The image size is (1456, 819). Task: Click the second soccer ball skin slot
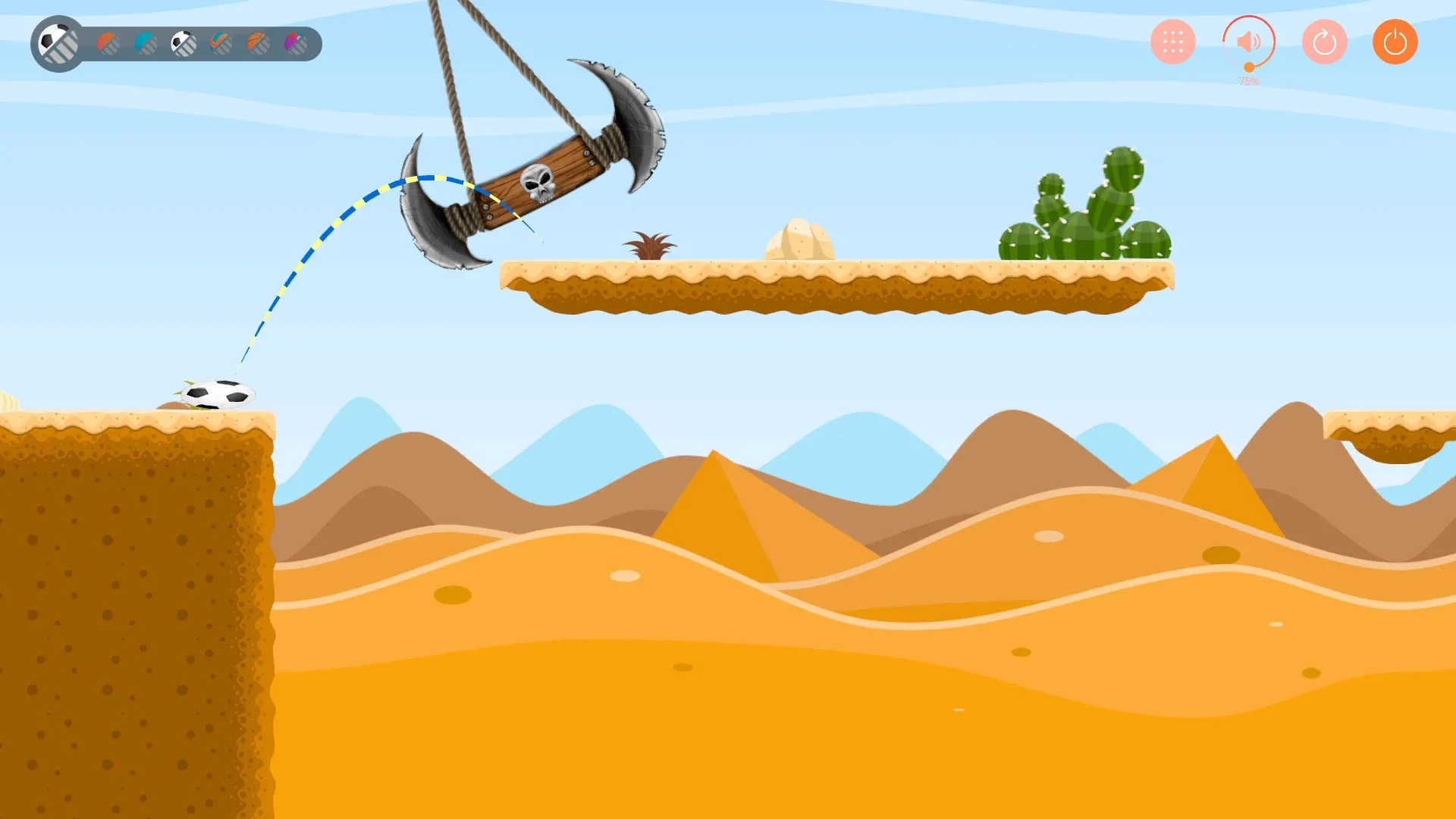[184, 43]
